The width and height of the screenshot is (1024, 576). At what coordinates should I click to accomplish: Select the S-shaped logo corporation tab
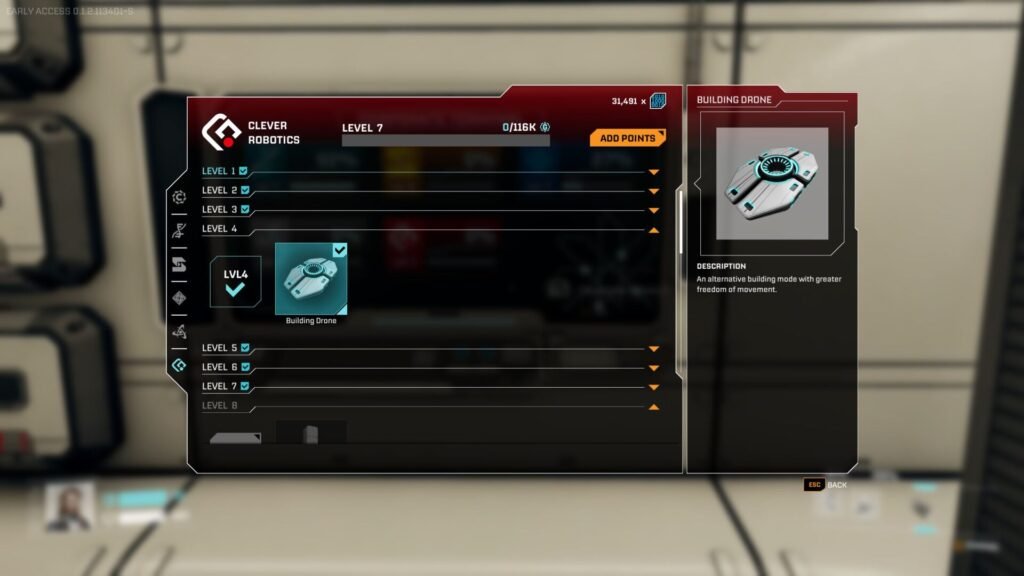(179, 264)
